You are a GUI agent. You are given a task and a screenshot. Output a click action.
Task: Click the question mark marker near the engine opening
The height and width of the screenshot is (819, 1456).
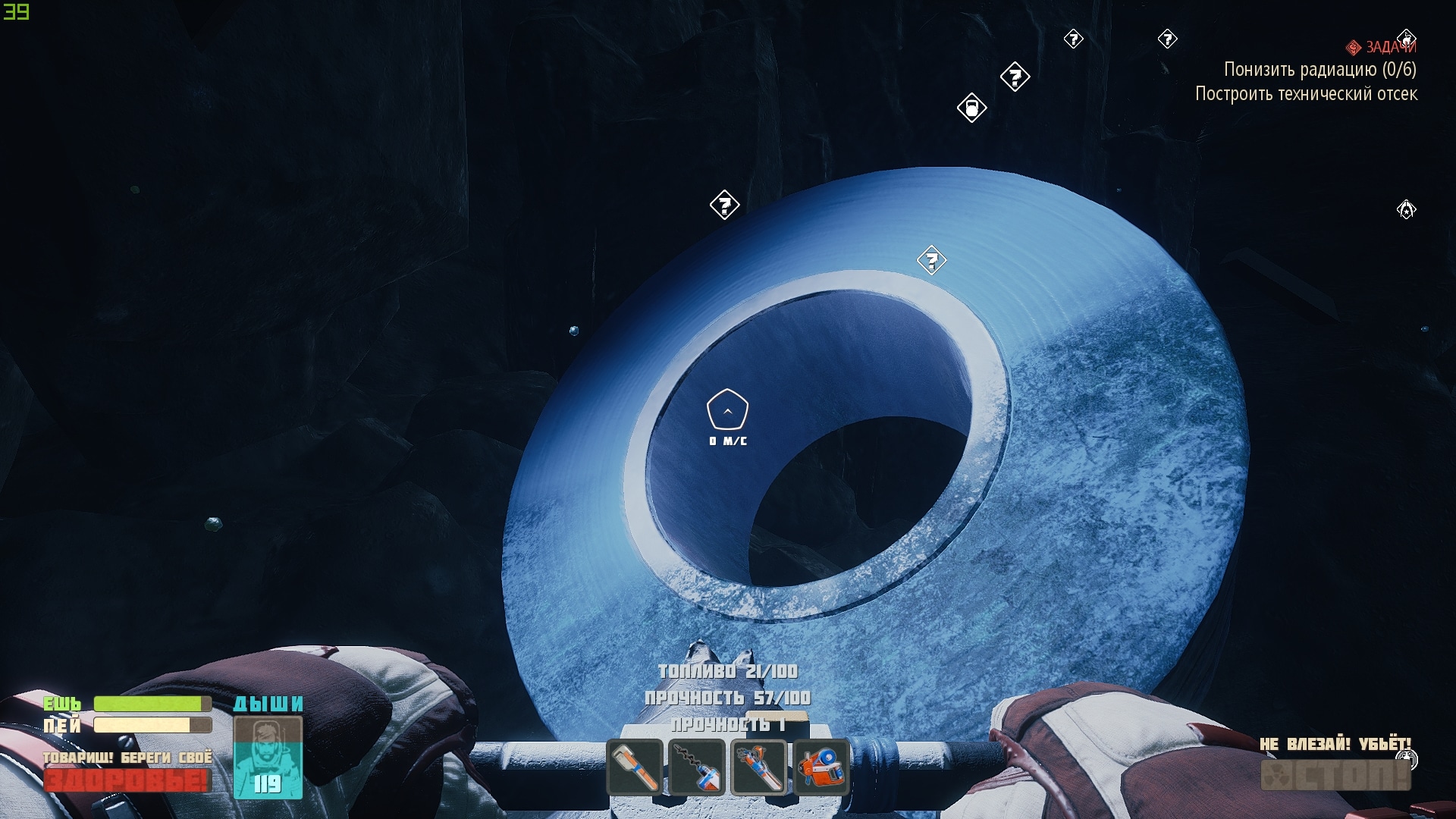coord(932,260)
